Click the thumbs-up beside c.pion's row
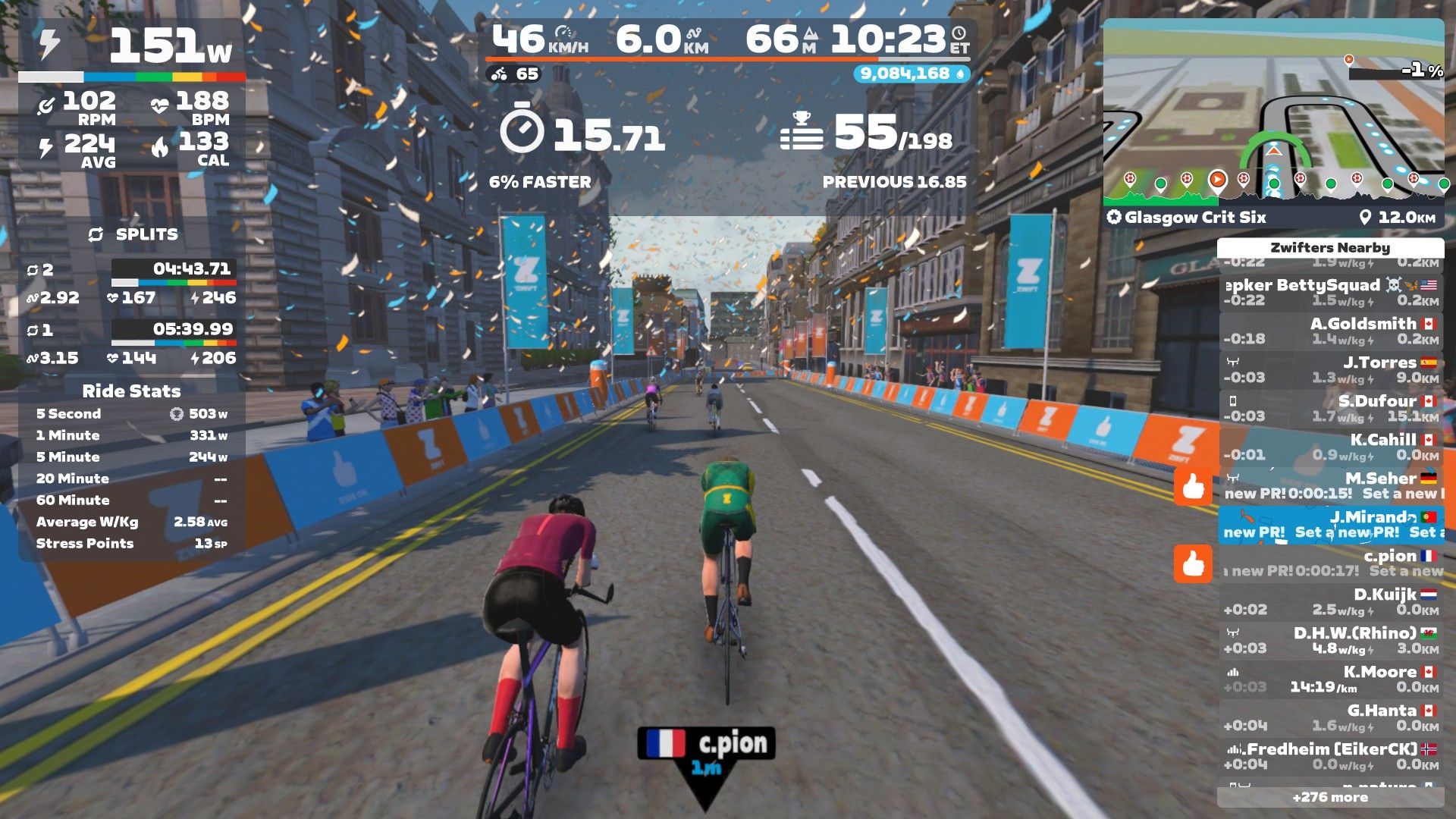Viewport: 1456px width, 819px height. [x=1193, y=563]
